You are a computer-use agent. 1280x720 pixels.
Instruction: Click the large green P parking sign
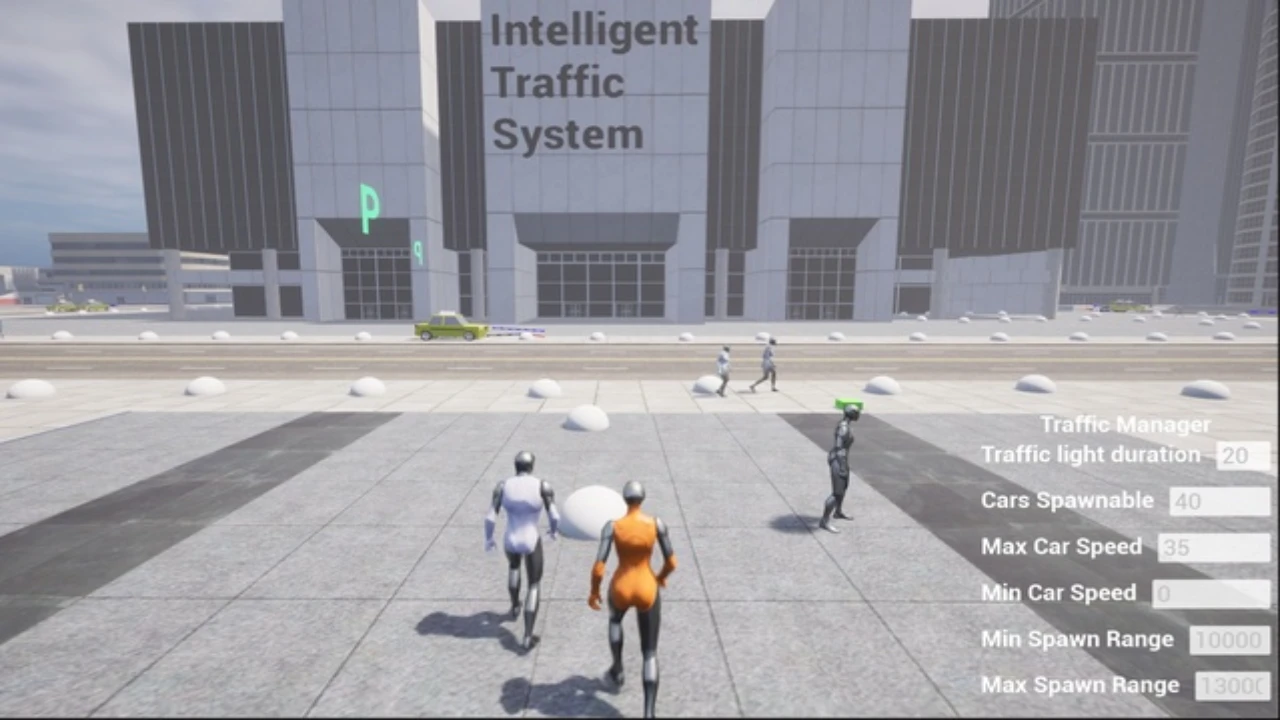tap(367, 207)
